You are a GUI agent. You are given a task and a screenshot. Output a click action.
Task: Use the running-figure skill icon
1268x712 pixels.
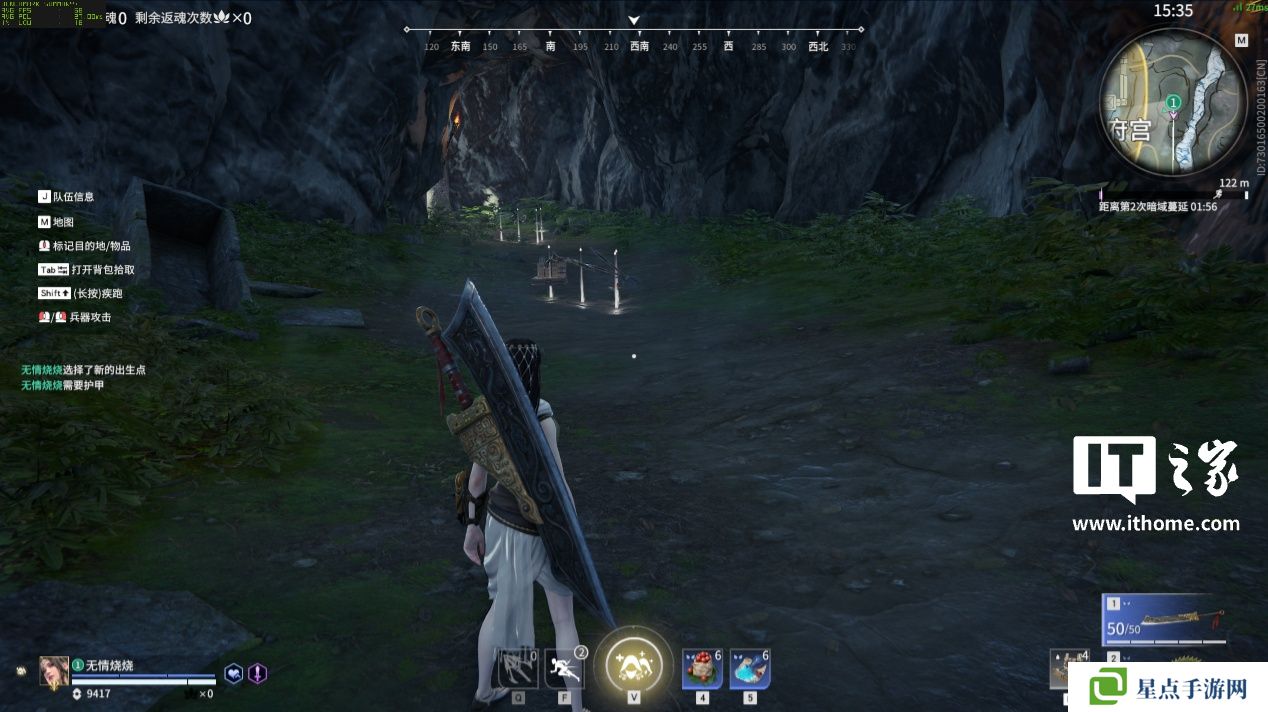(563, 668)
